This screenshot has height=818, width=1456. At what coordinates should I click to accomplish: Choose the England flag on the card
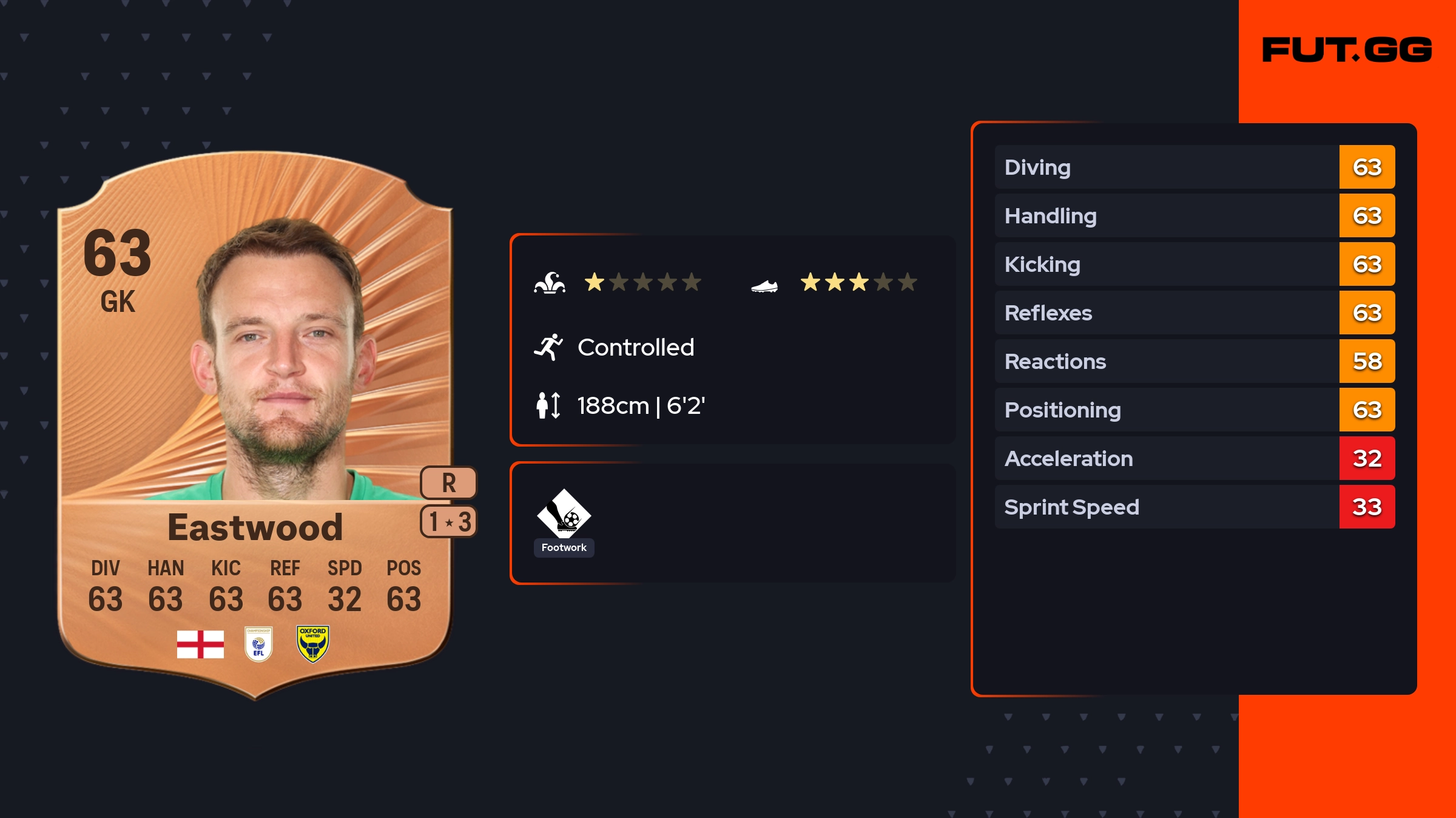(x=200, y=644)
